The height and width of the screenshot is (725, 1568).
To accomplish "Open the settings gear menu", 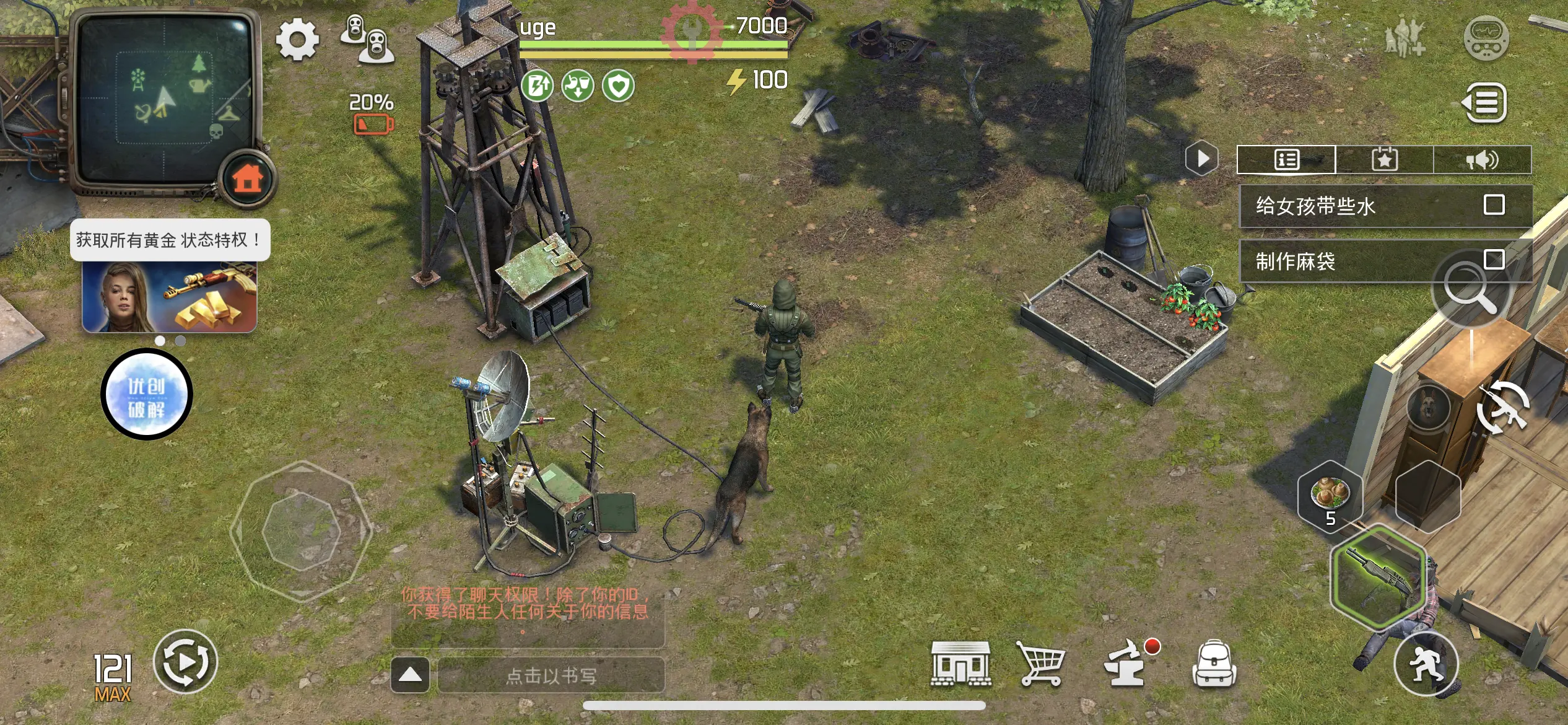I will tap(297, 40).
